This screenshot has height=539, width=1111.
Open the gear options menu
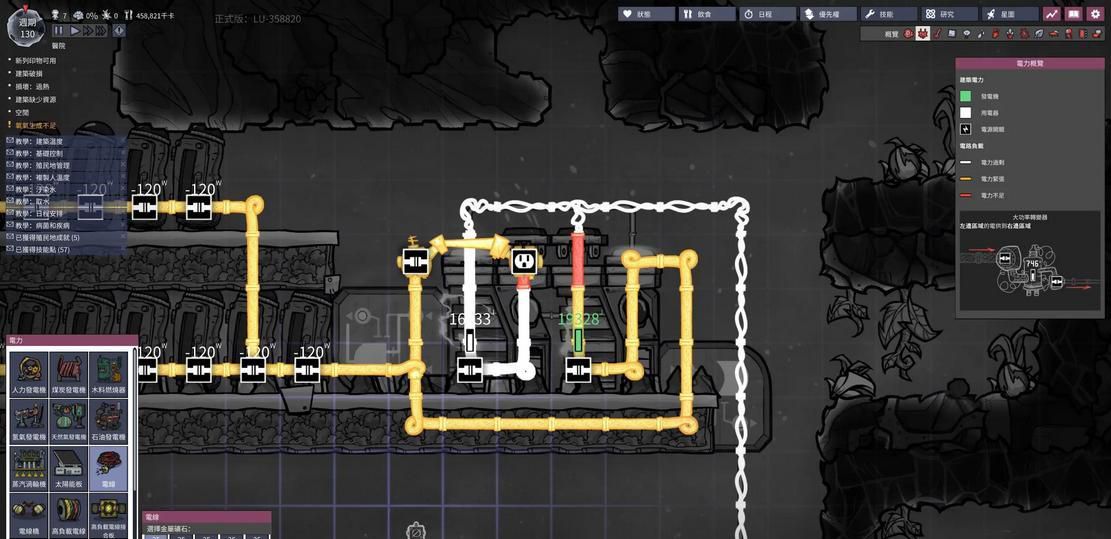1096,14
